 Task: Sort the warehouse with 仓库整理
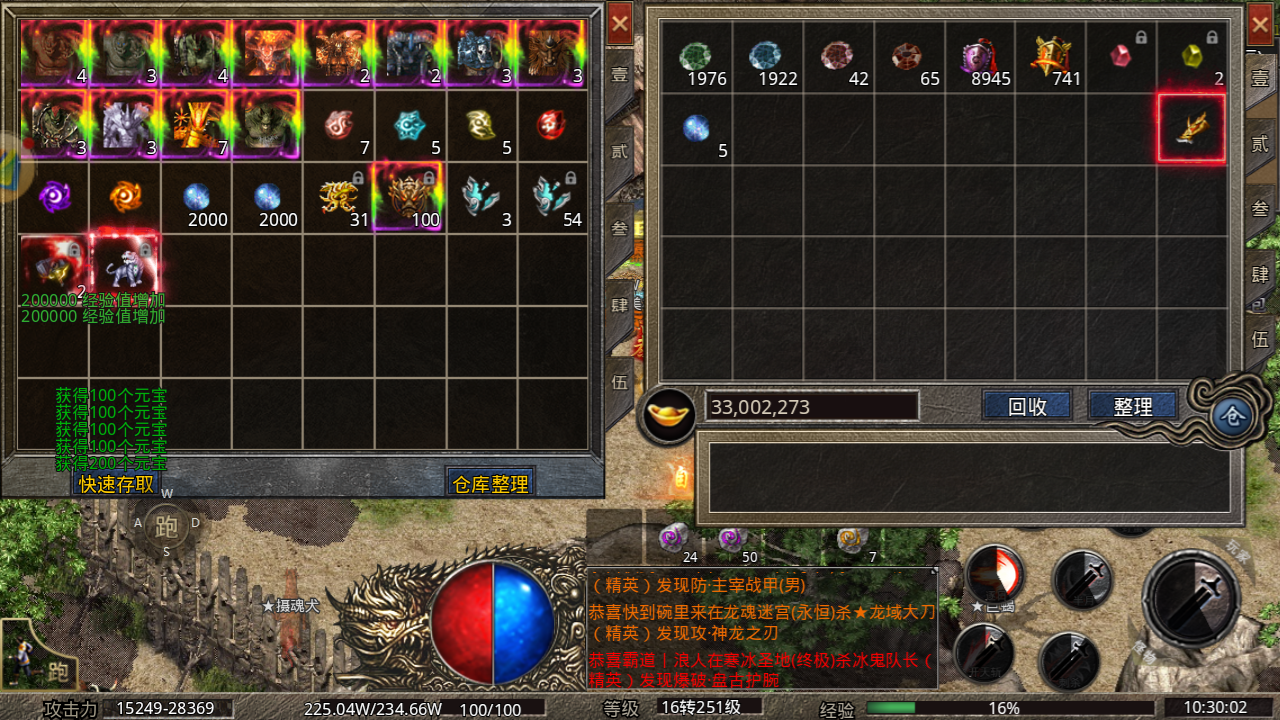(490, 484)
